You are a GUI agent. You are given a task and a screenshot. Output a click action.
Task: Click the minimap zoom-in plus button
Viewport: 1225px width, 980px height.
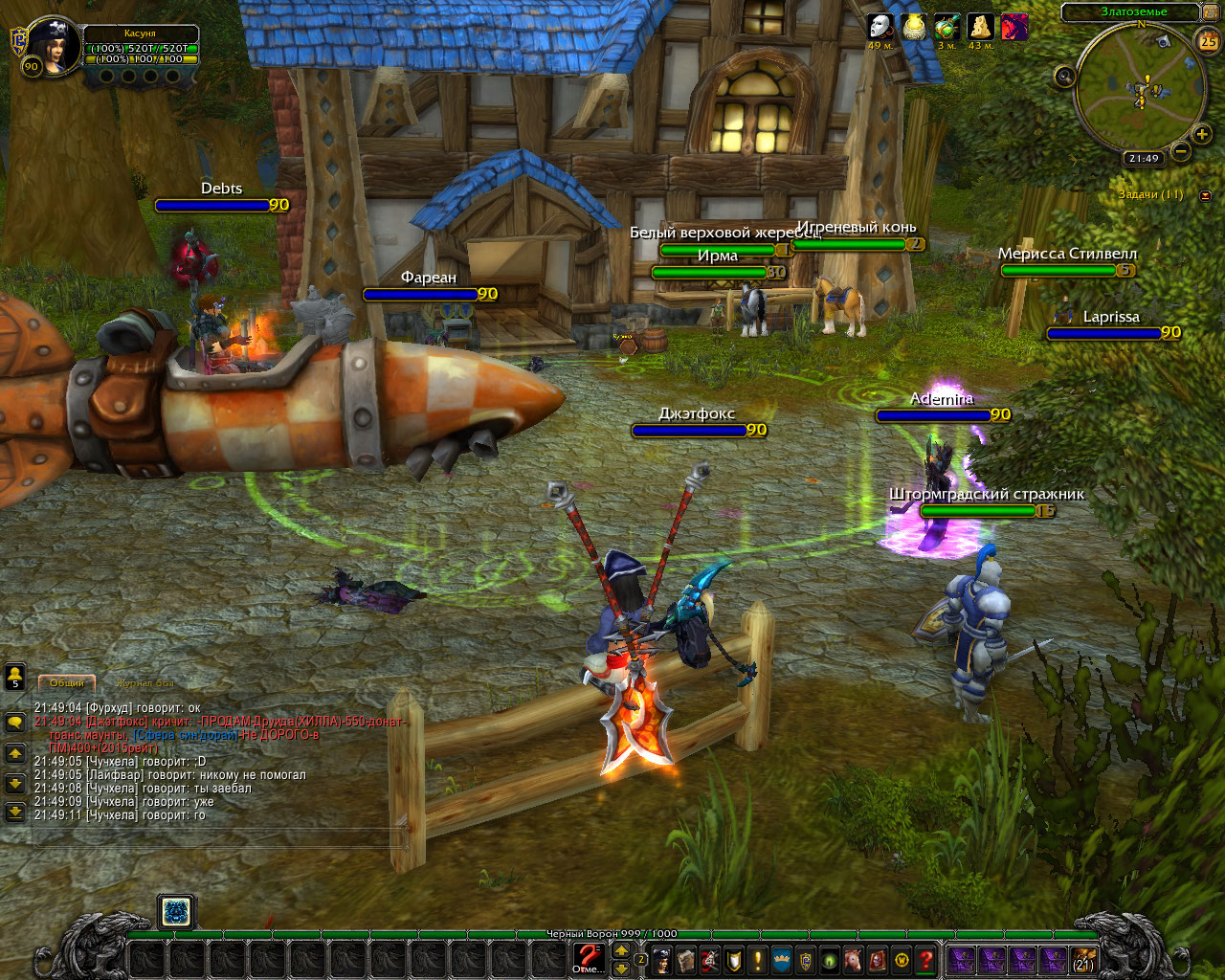(x=1202, y=134)
